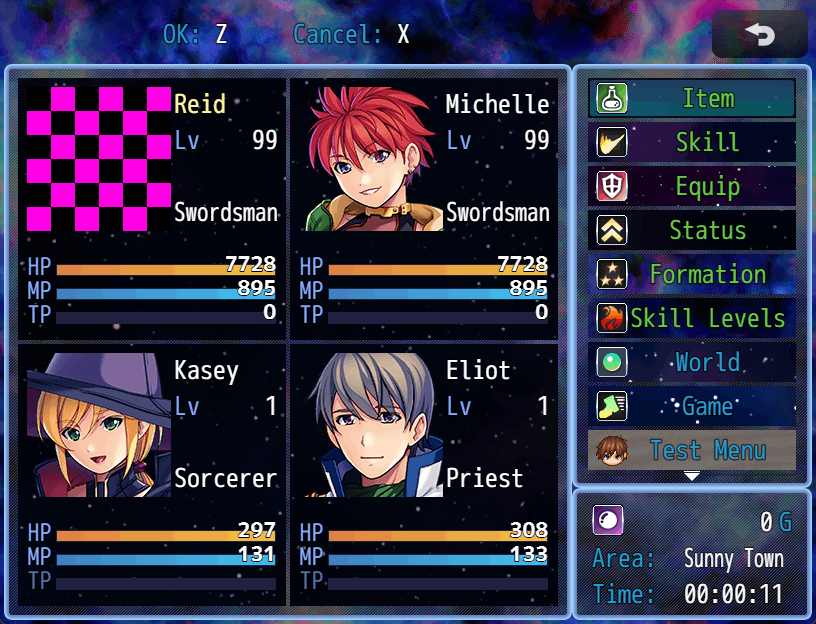Open the Test Menu entry
This screenshot has height=624, width=816.
692,451
